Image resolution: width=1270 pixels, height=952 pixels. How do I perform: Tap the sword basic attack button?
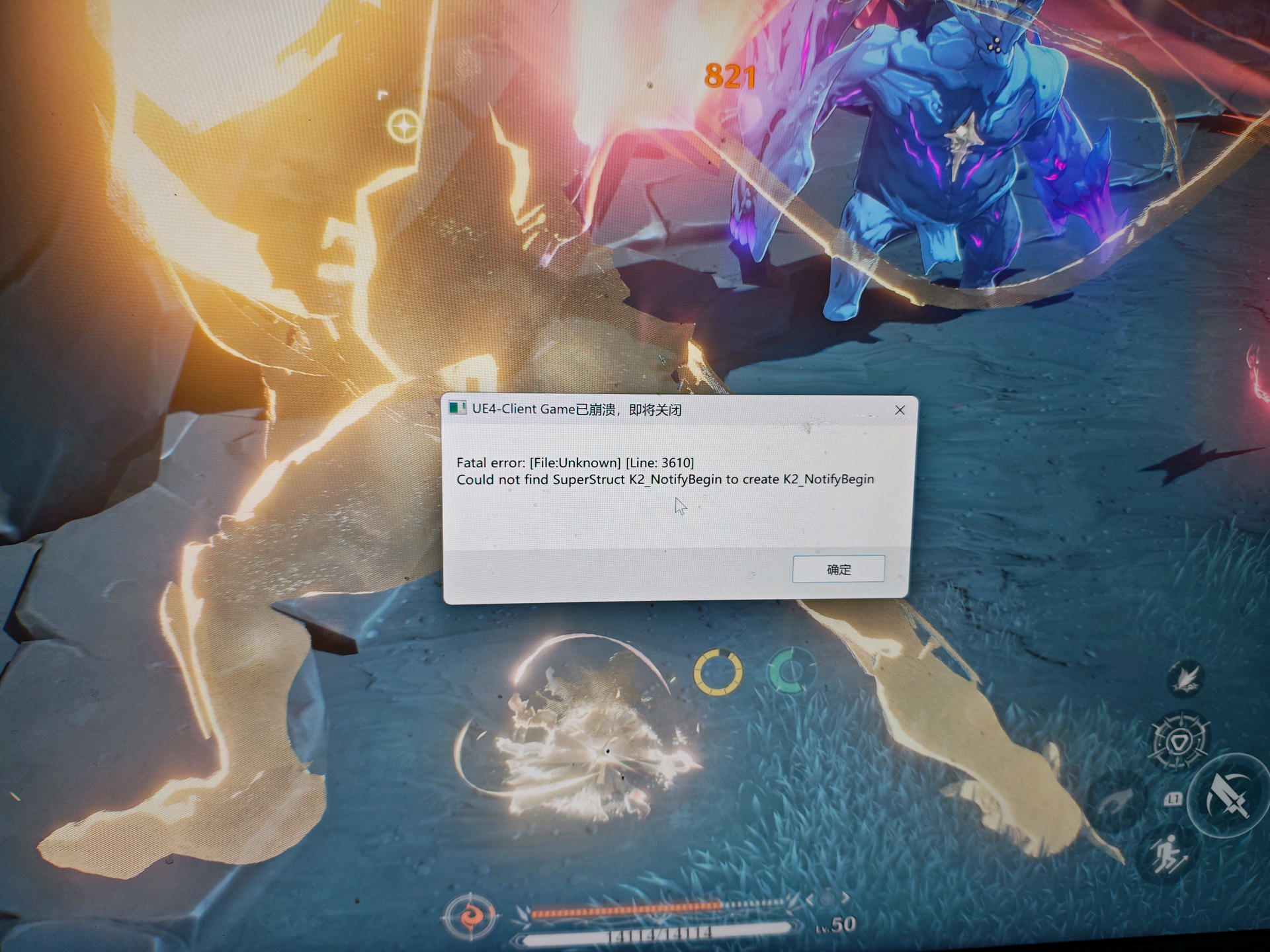pyautogui.click(x=1228, y=796)
